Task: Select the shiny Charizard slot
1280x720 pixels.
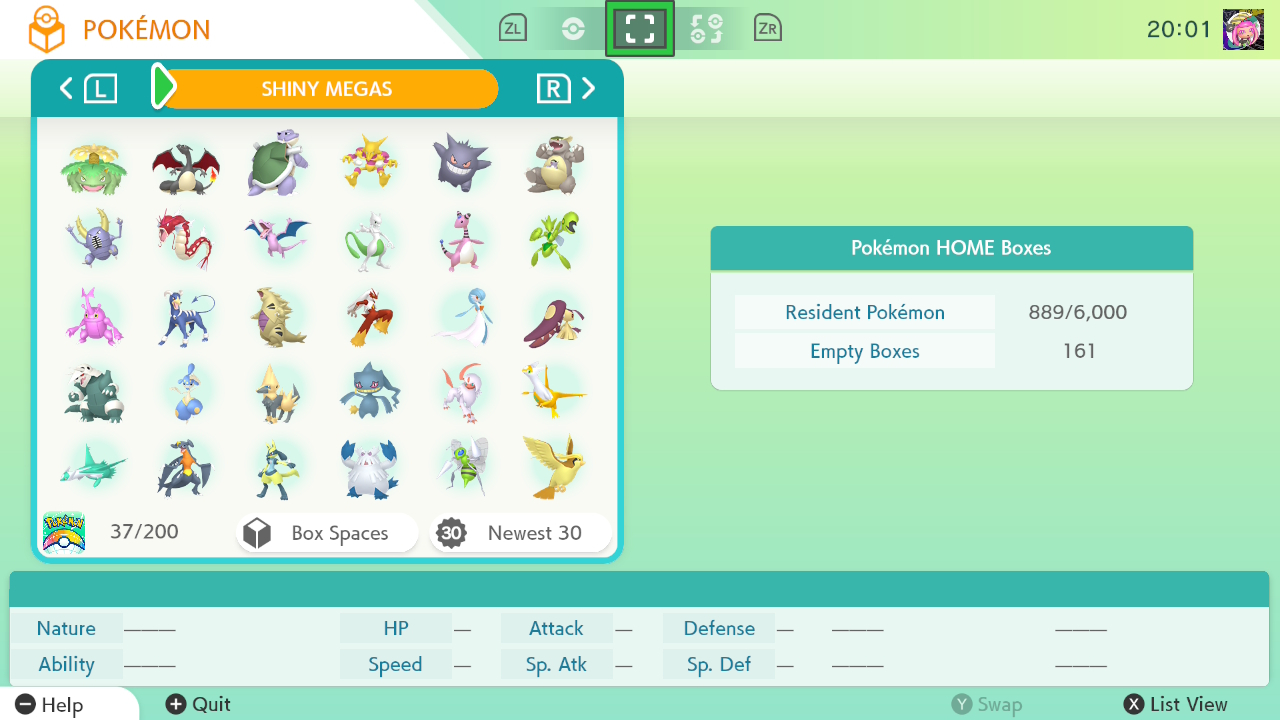Action: 185,164
